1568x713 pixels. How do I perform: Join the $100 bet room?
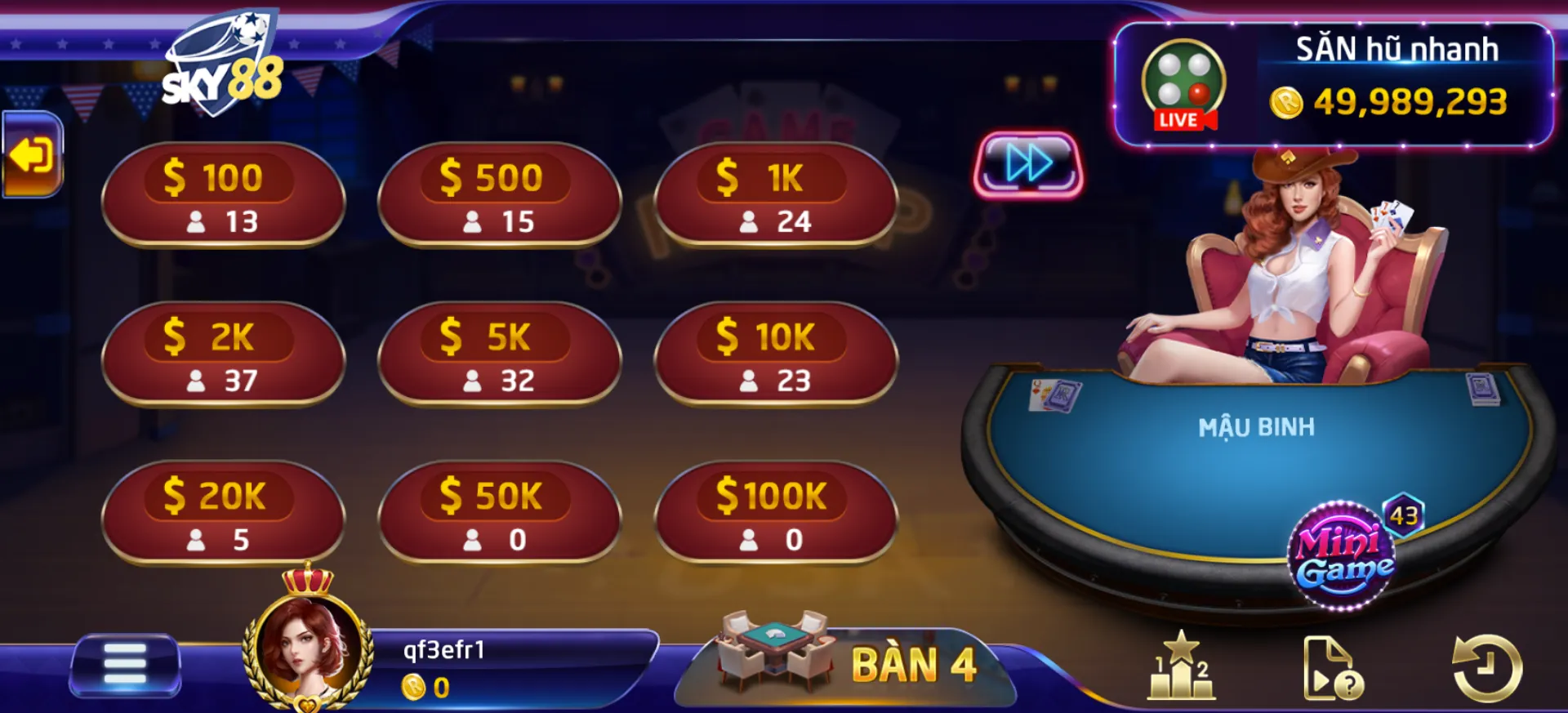pyautogui.click(x=223, y=195)
